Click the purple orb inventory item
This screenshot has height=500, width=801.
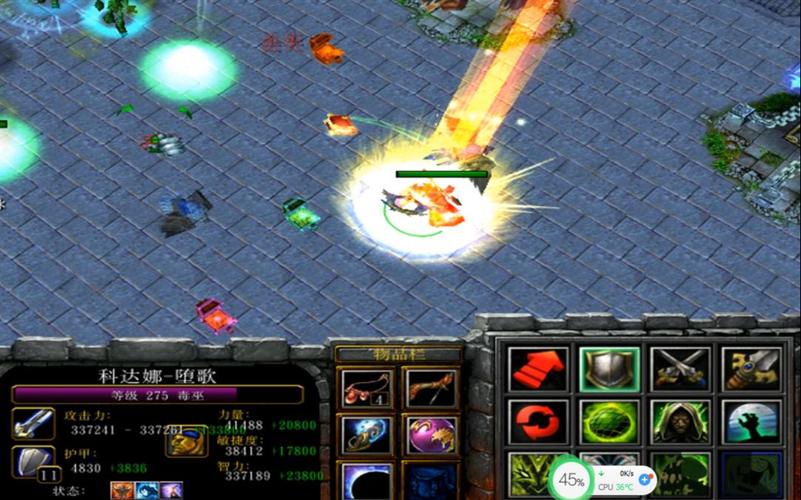point(431,435)
